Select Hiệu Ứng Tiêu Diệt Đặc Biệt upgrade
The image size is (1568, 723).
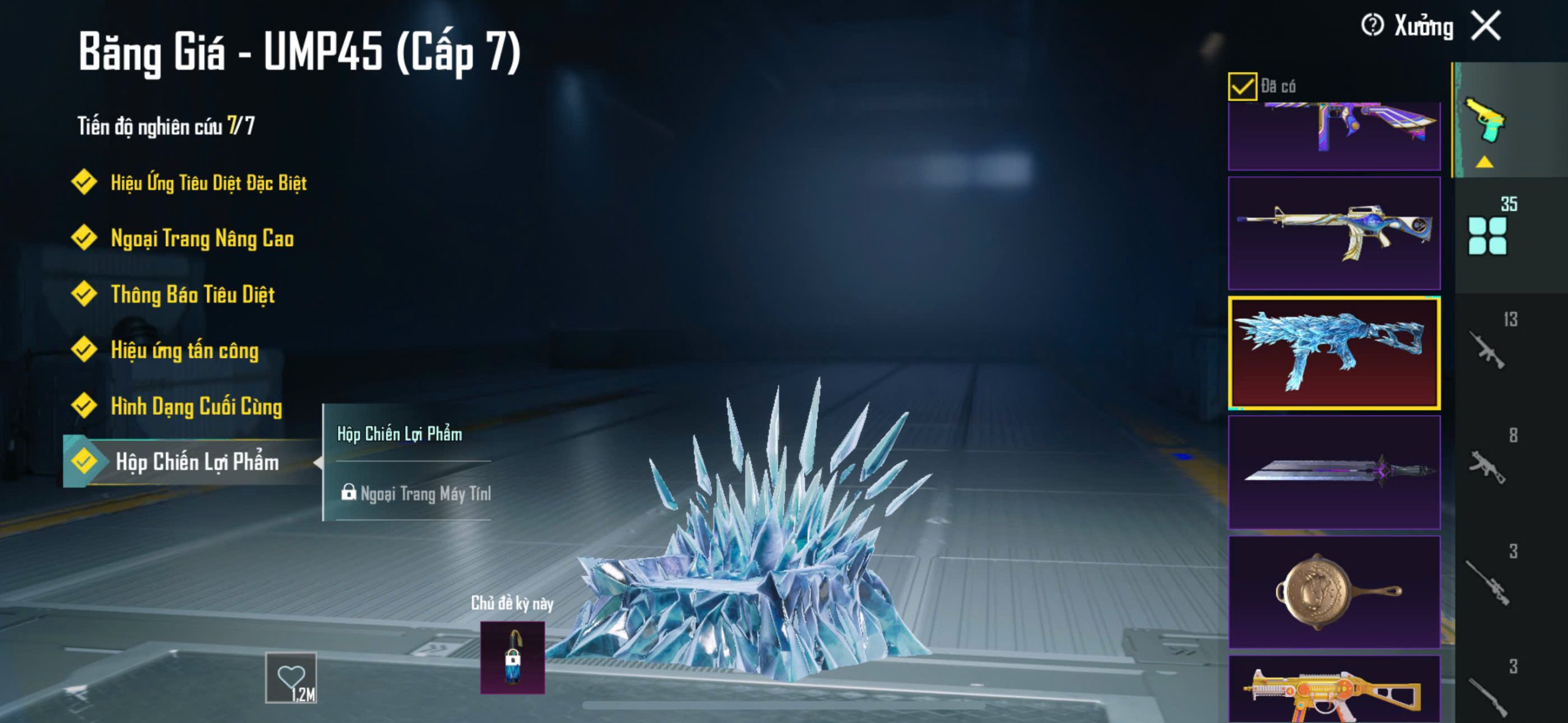pos(208,182)
